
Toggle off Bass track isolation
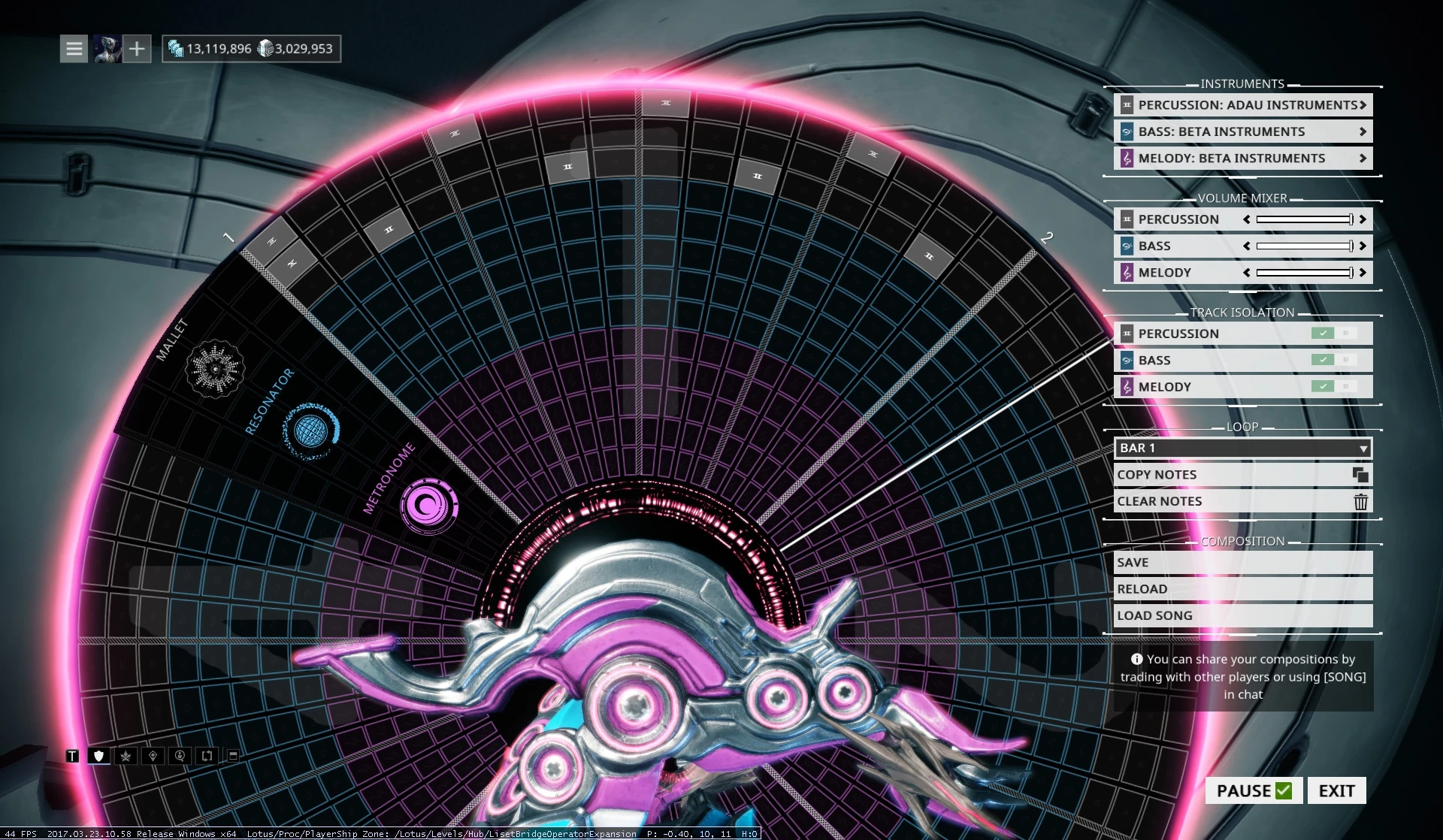[x=1324, y=360]
